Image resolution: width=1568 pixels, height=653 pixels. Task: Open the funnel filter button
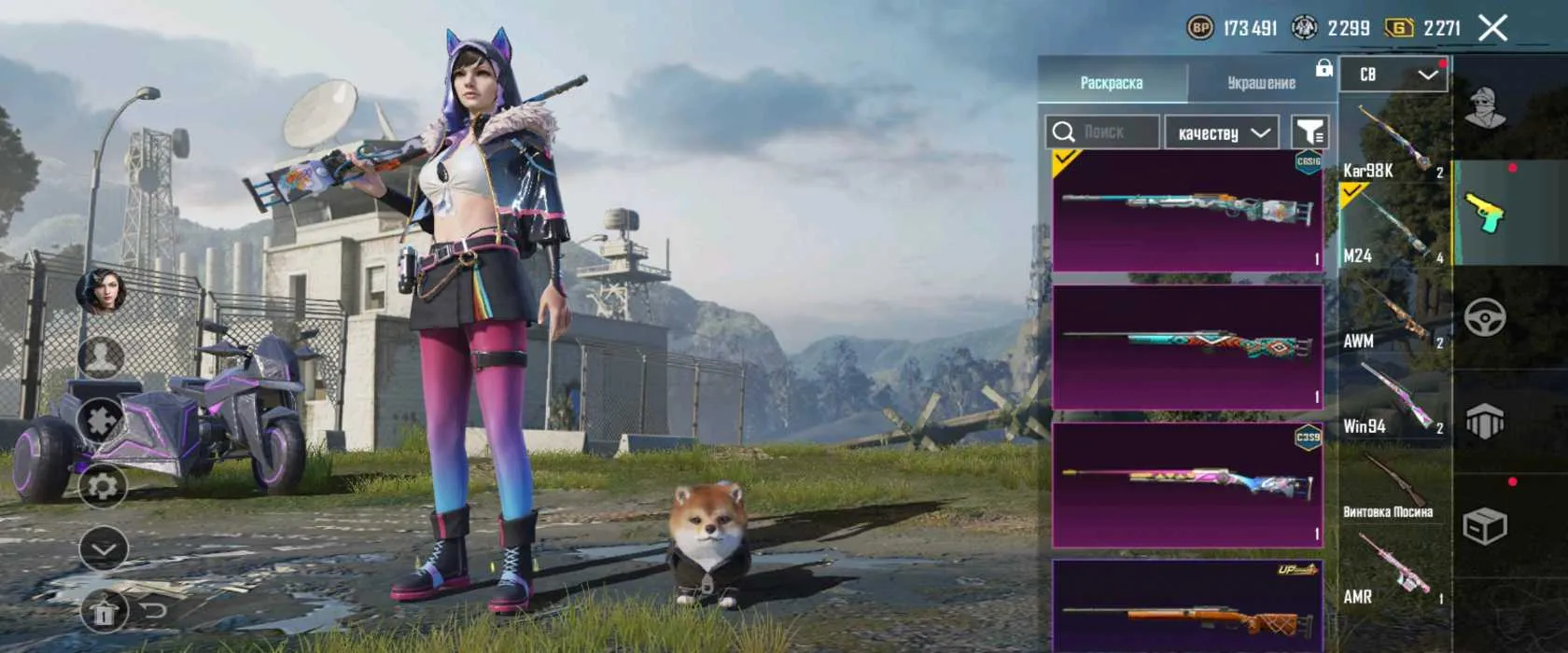(1309, 132)
